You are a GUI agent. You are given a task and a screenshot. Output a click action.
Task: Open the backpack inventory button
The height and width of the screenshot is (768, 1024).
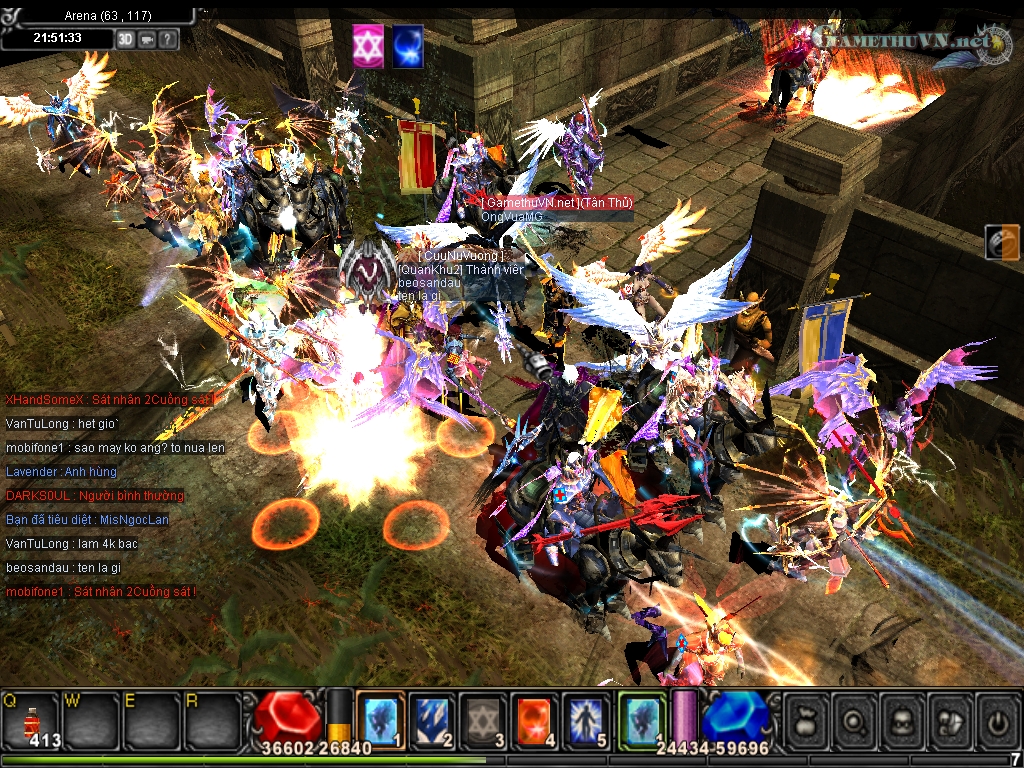click(x=903, y=718)
